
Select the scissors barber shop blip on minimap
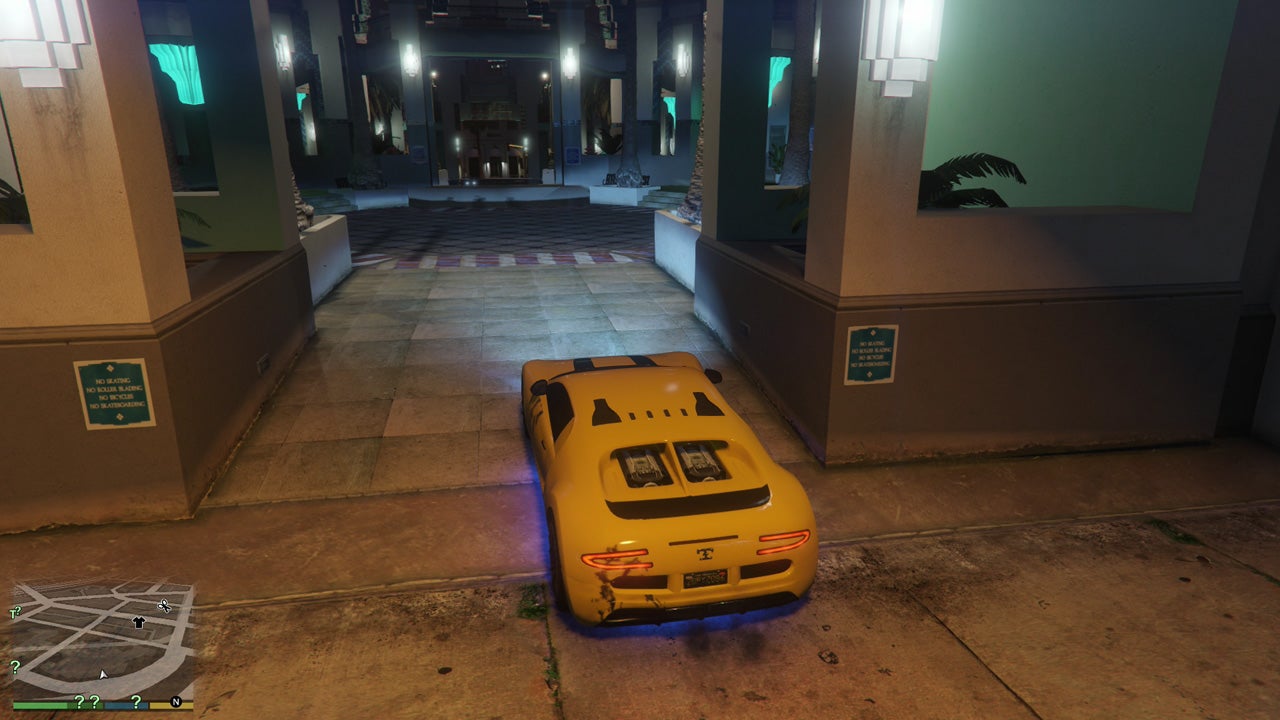coord(164,605)
